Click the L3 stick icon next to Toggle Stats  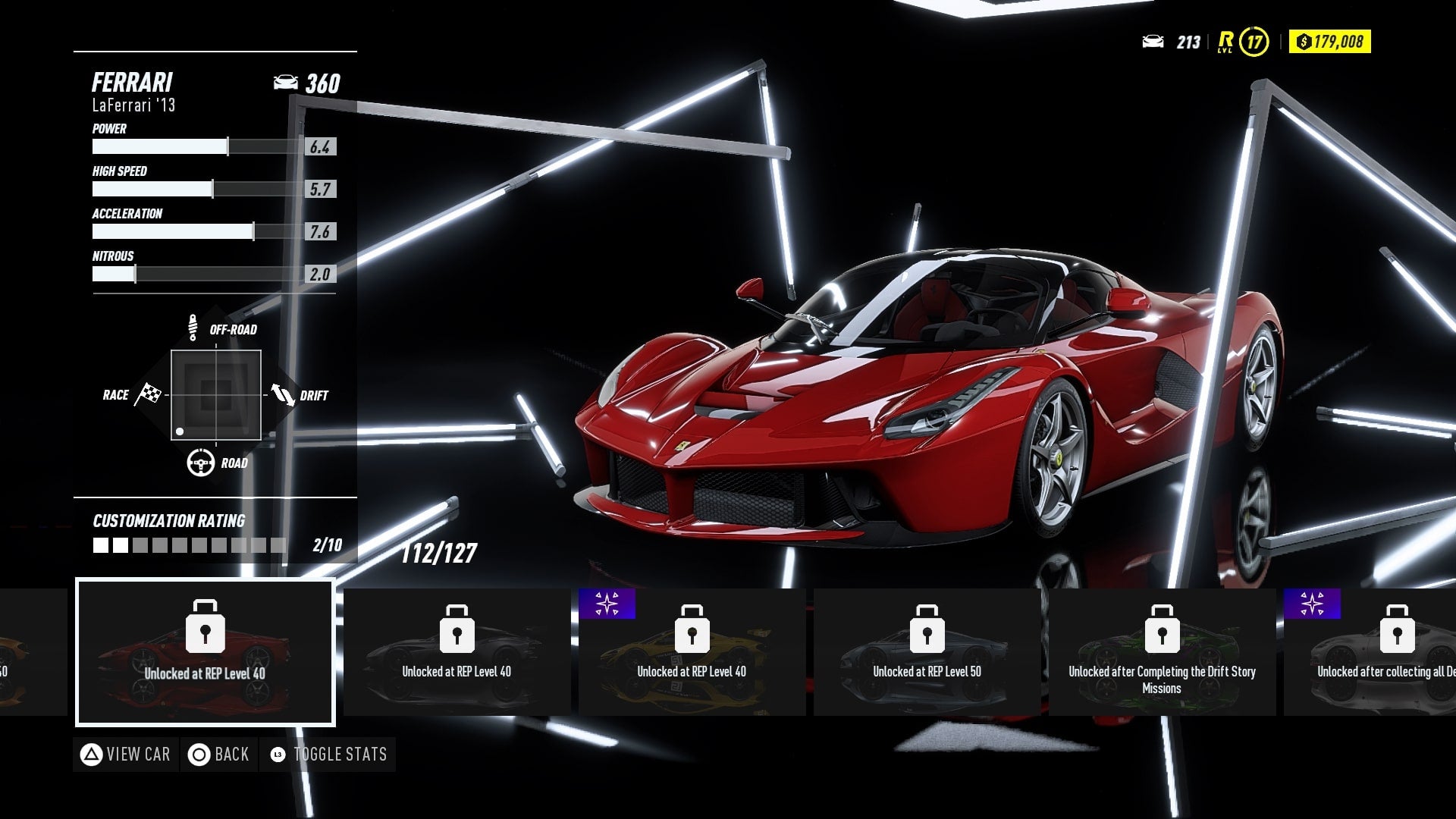point(278,755)
